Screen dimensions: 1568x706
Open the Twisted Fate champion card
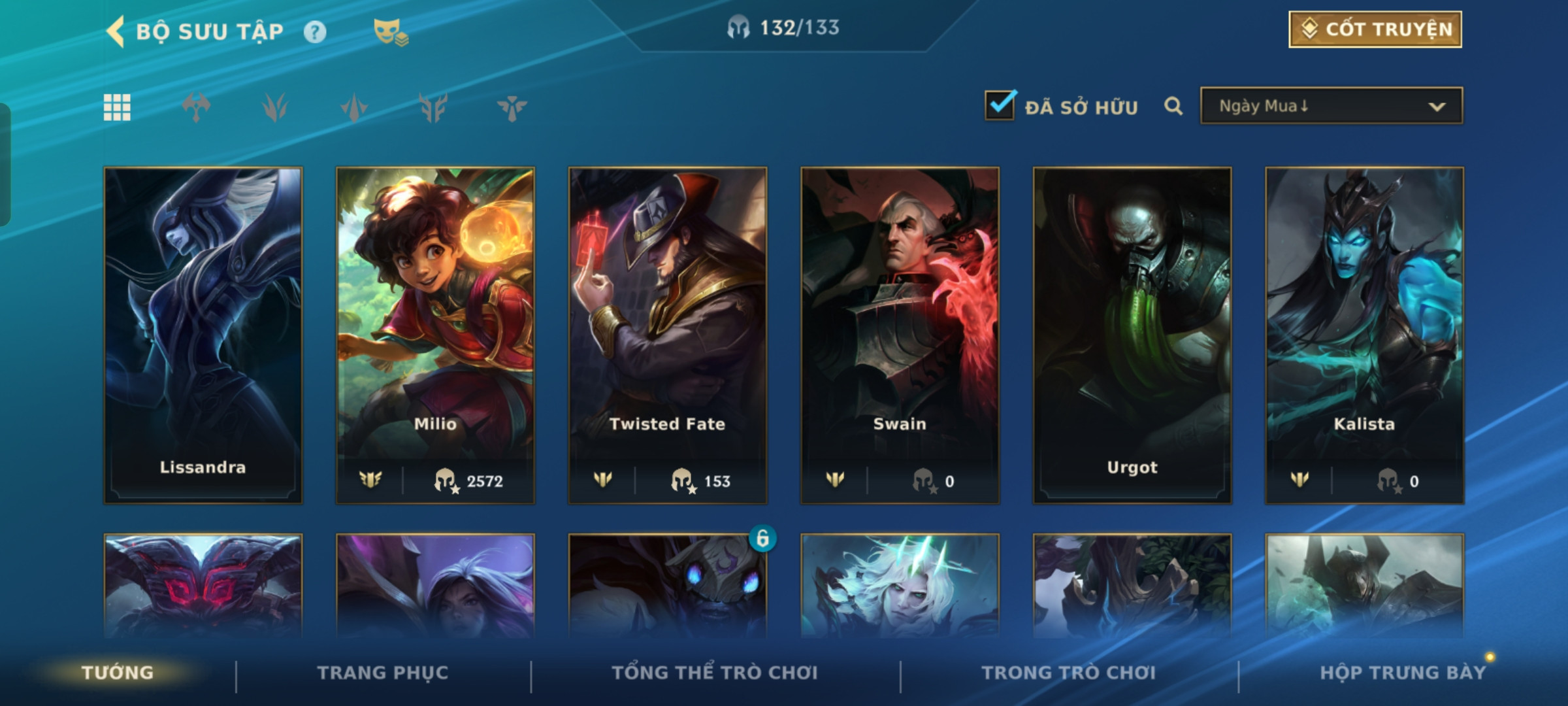point(667,335)
